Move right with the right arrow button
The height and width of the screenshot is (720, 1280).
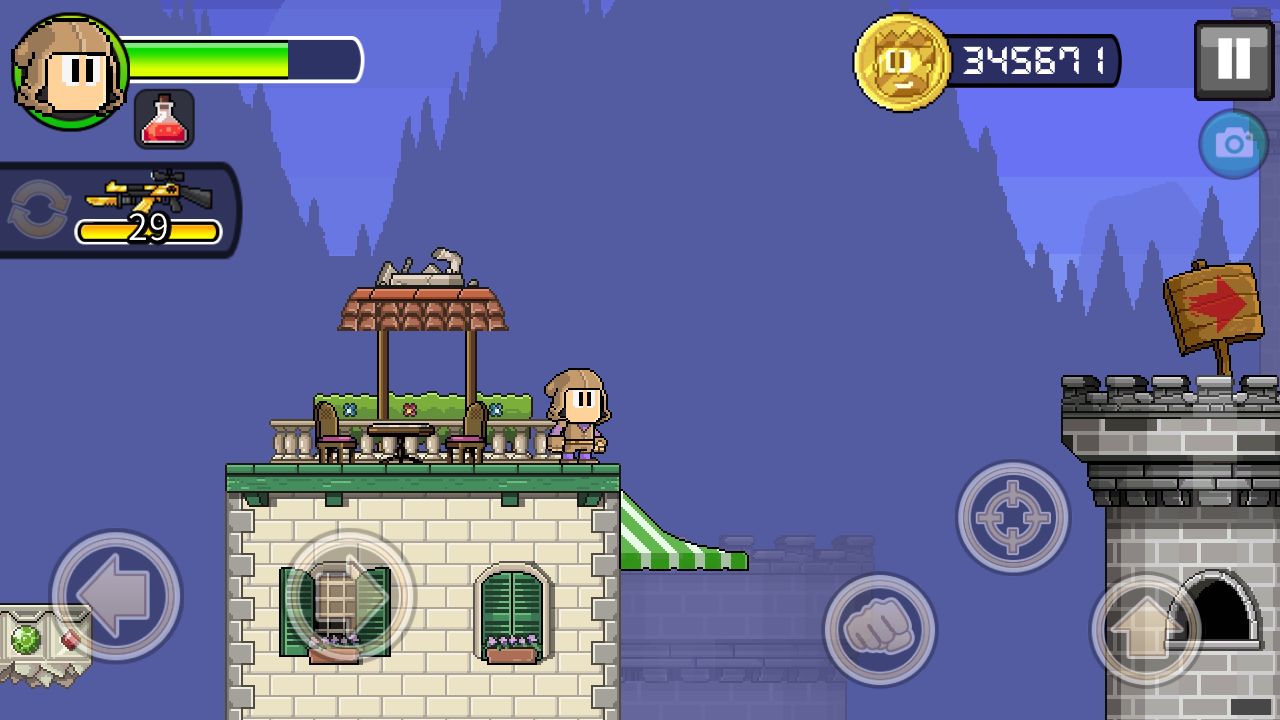(x=350, y=596)
